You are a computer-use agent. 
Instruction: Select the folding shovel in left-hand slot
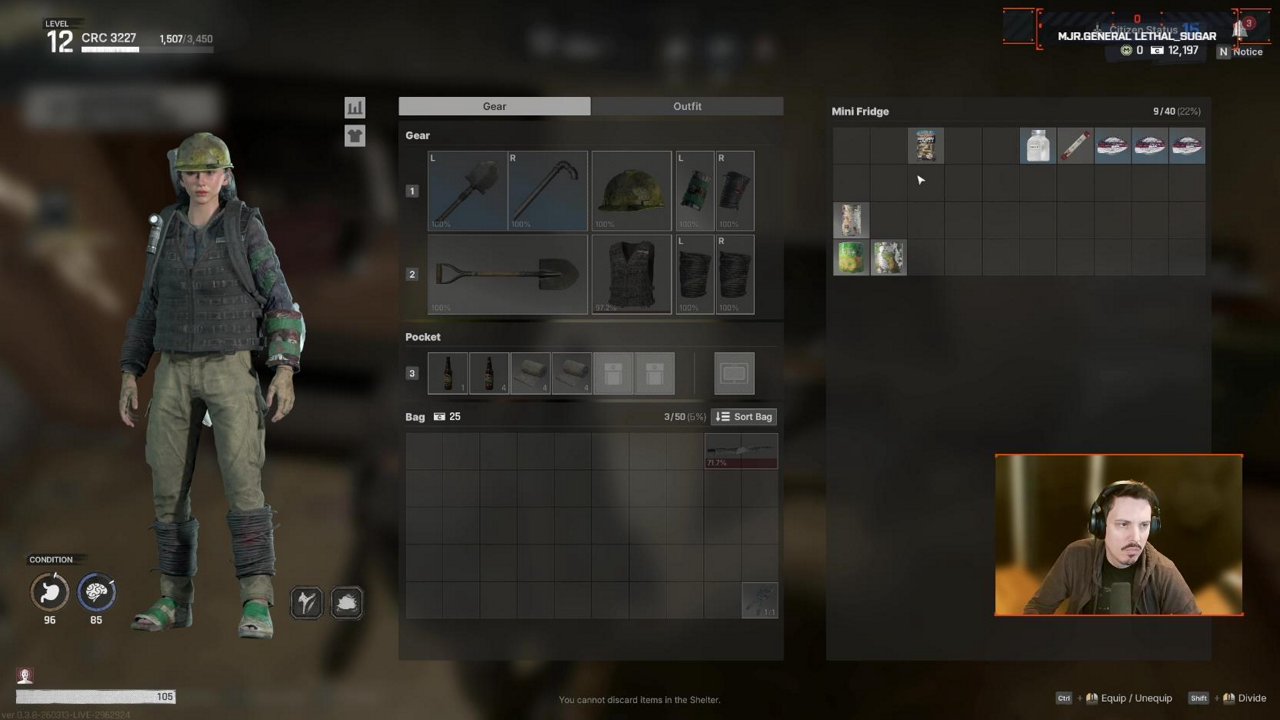(x=467, y=191)
